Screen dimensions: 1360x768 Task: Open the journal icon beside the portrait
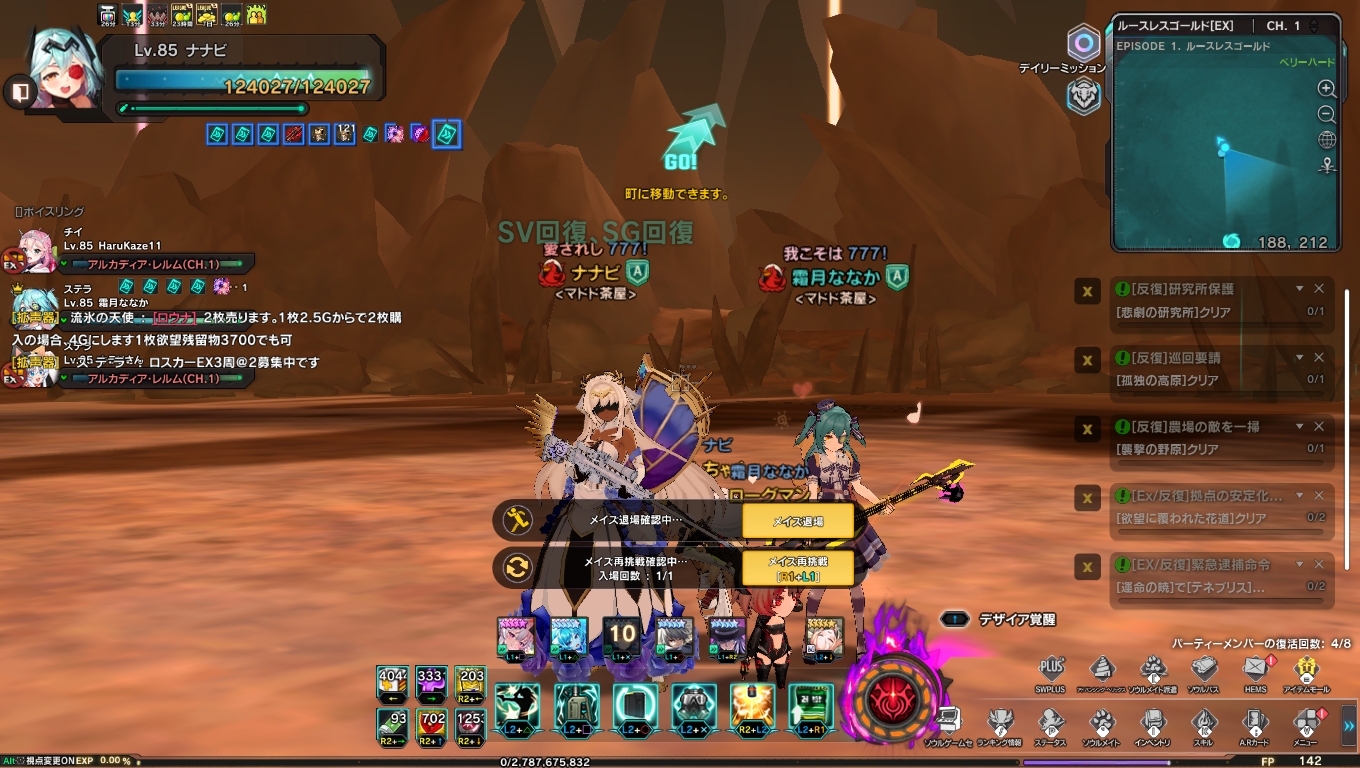click(x=19, y=92)
